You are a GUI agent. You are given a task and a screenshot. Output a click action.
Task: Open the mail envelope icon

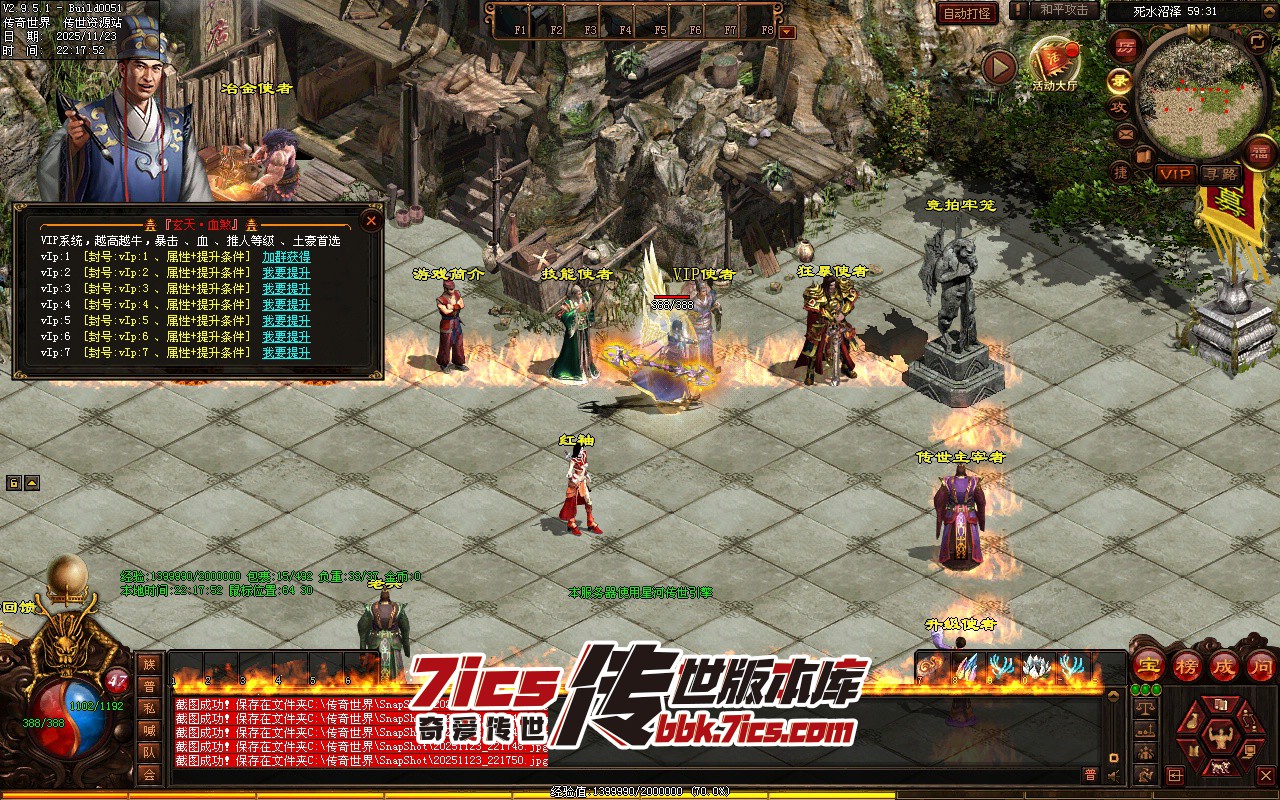1125,133
